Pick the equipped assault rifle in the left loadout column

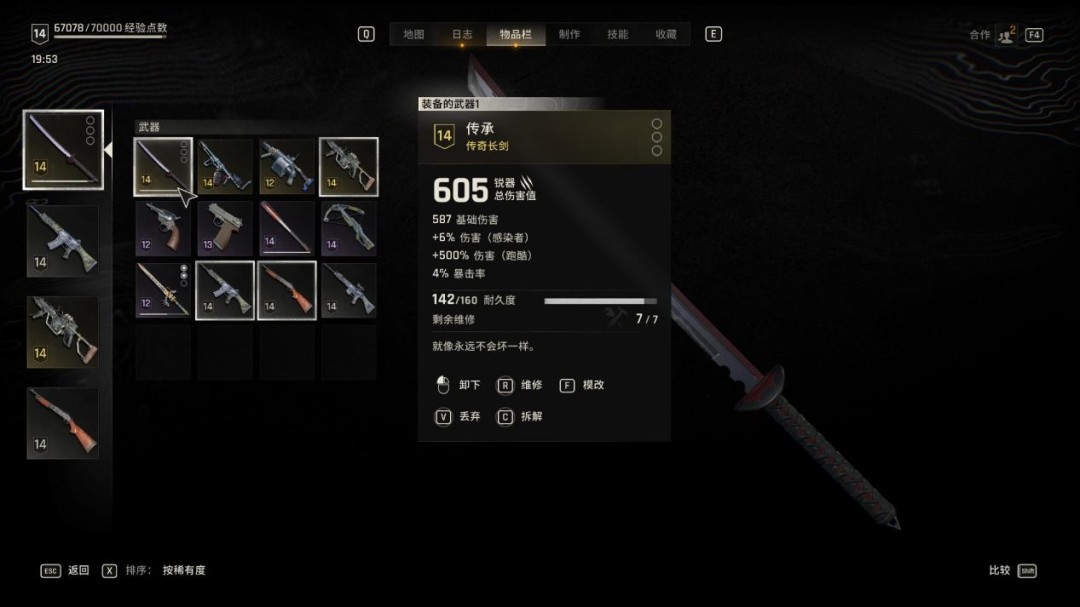63,241
